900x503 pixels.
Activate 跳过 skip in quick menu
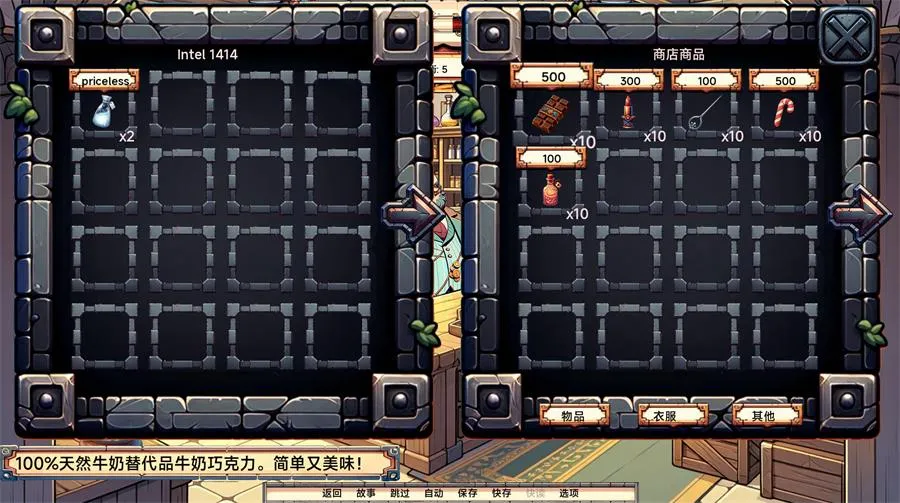click(399, 493)
